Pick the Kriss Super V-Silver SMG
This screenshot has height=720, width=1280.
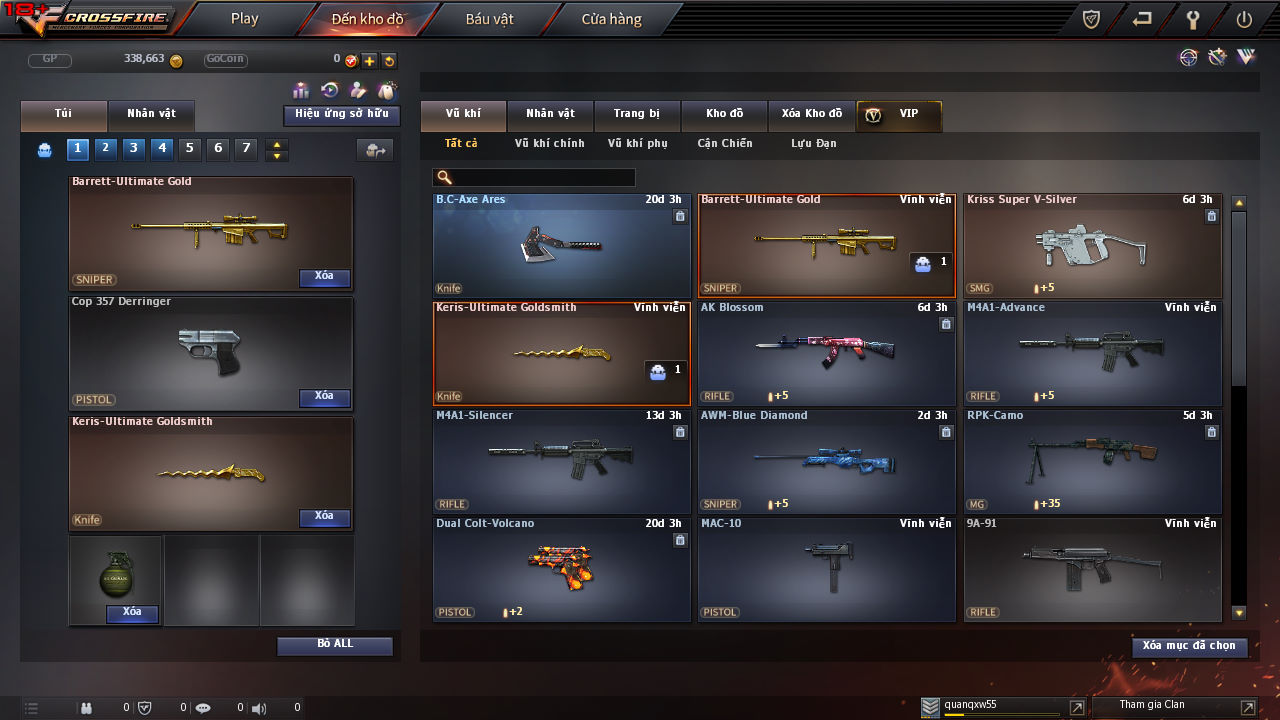click(1092, 243)
